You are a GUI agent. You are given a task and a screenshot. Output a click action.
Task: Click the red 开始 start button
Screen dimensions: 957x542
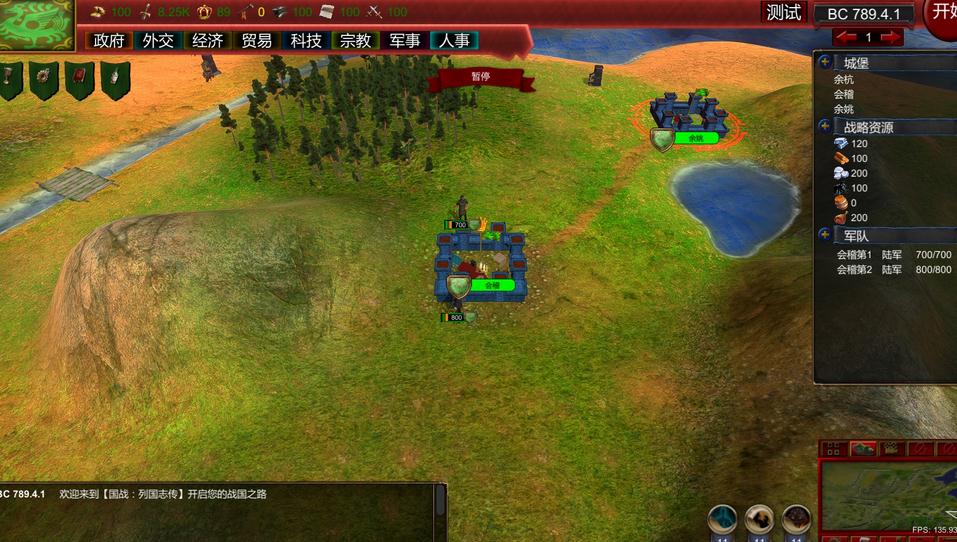coord(943,13)
